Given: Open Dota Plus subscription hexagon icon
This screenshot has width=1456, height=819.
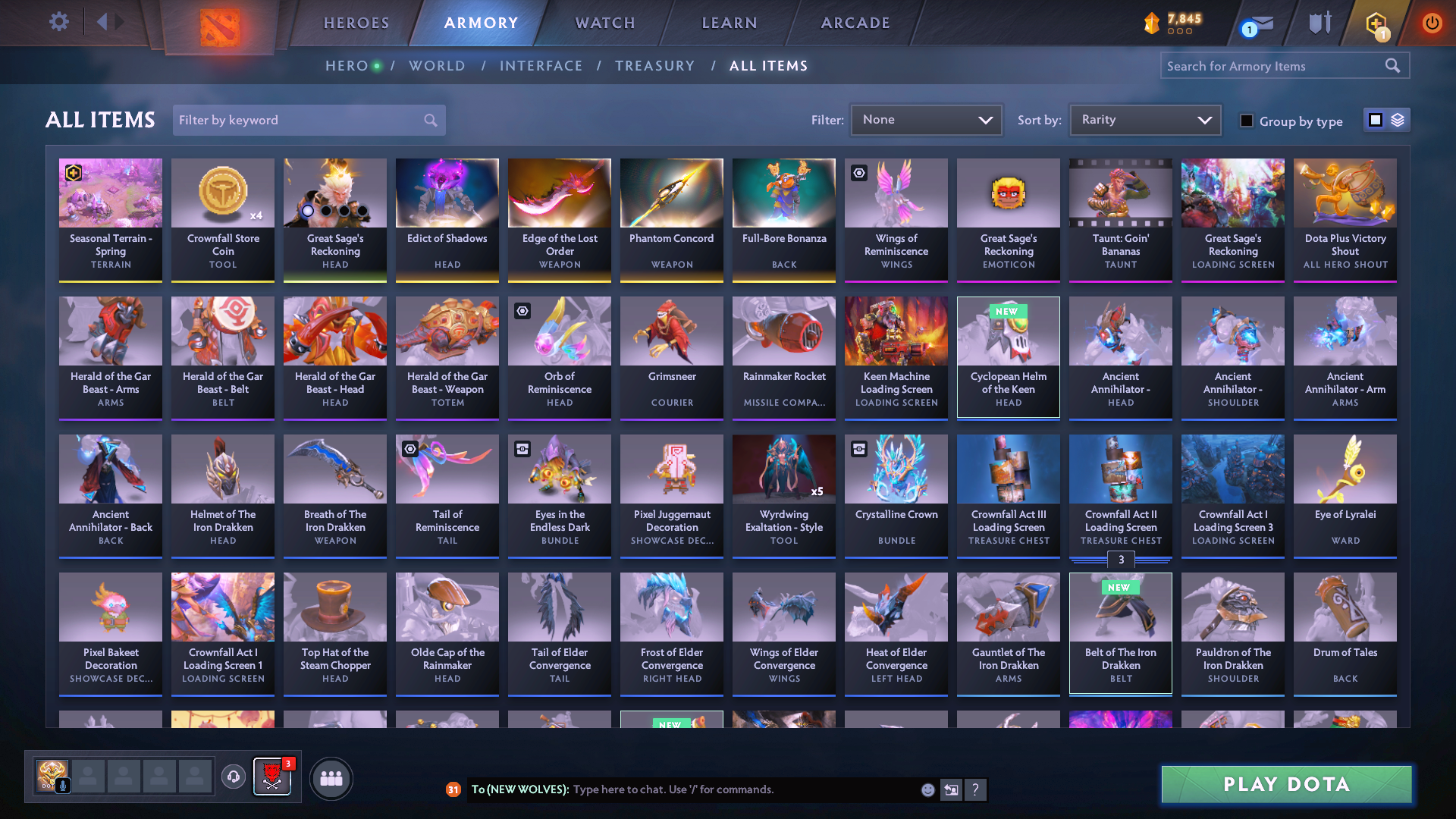Looking at the screenshot, I should coord(1375,23).
